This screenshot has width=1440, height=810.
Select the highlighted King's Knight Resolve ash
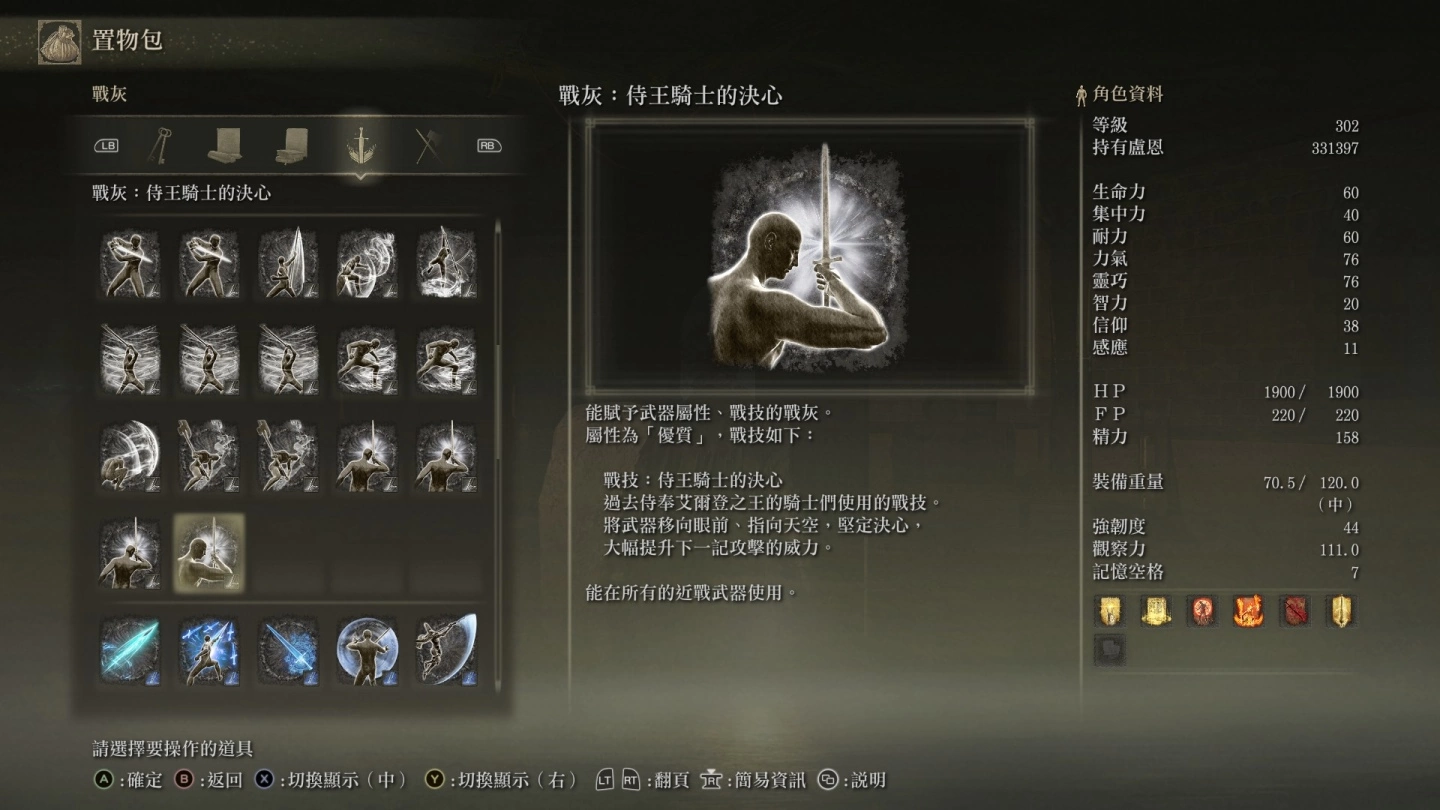point(208,553)
